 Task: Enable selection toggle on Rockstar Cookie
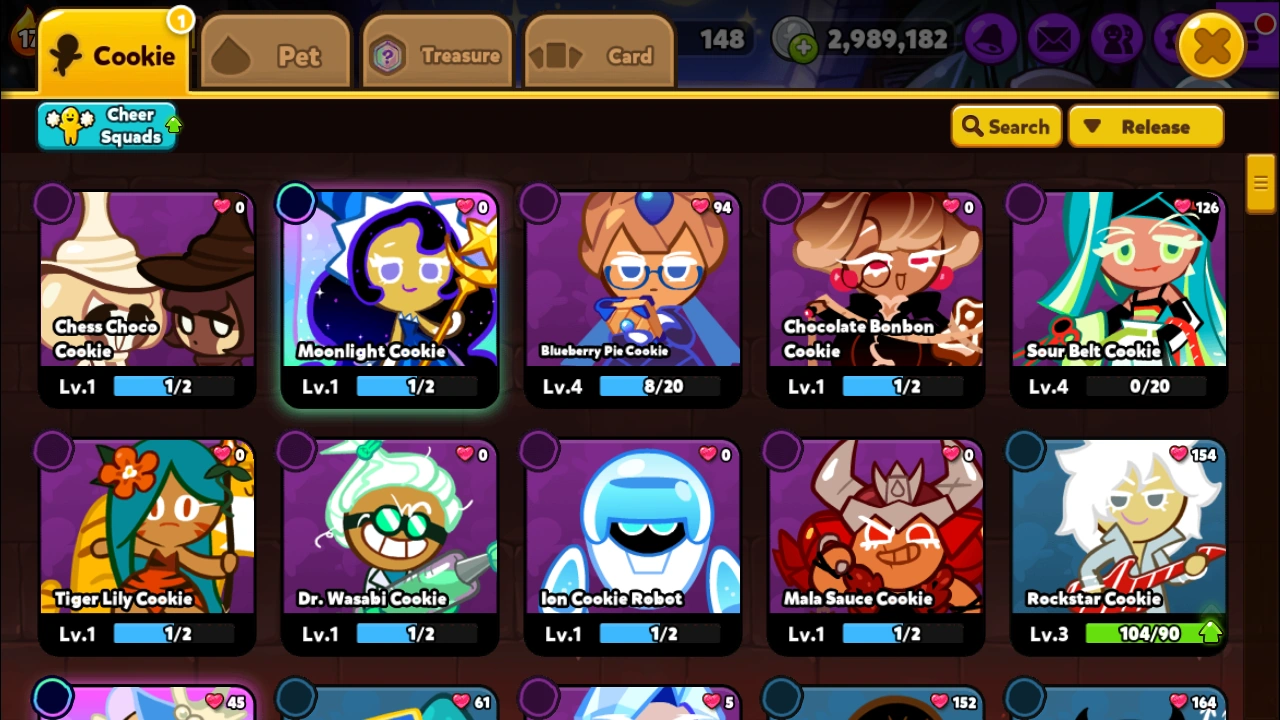point(1024,451)
